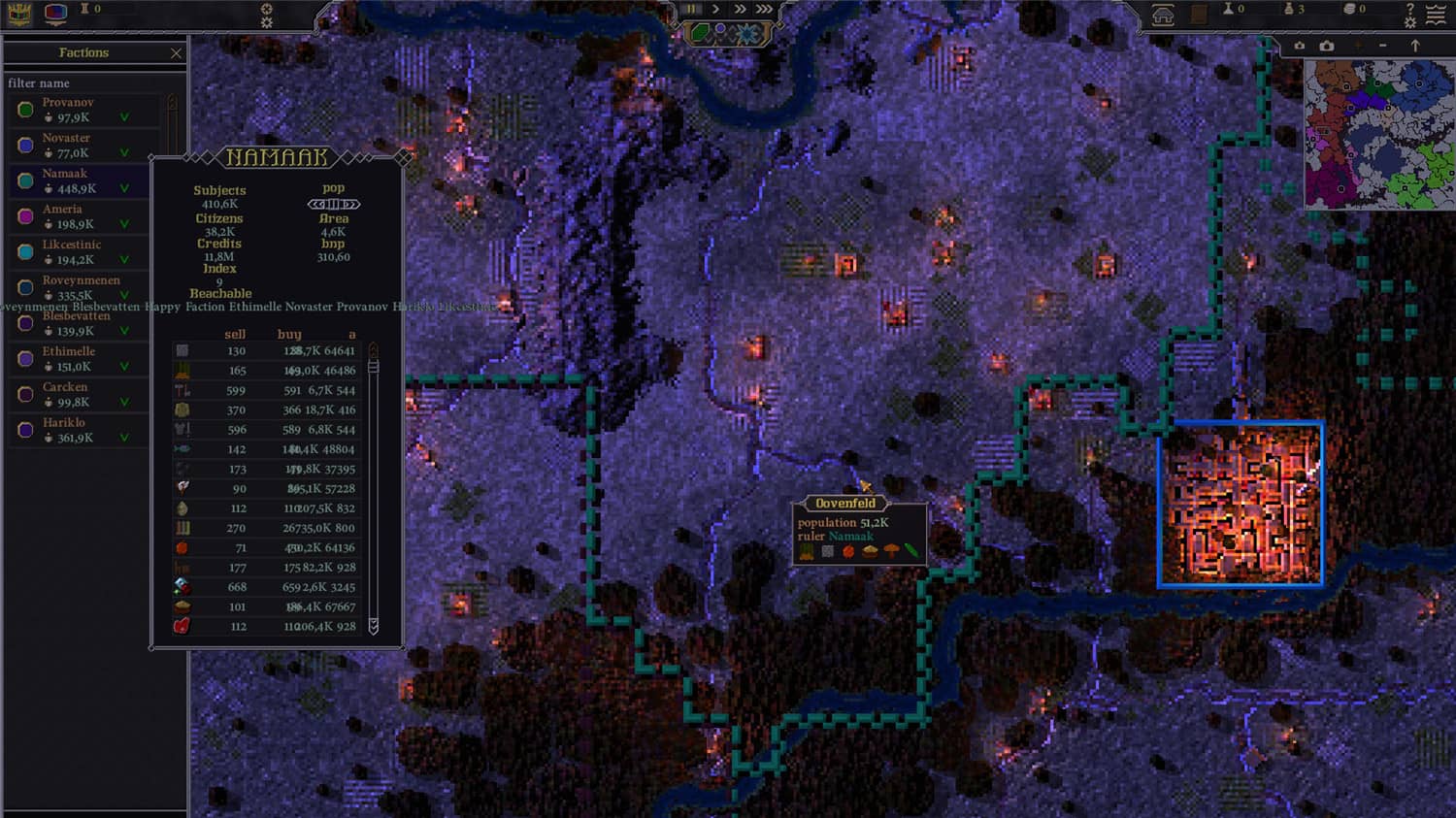Image resolution: width=1456 pixels, height=818 pixels.
Task: Click the world minimap
Action: pyautogui.click(x=1378, y=134)
